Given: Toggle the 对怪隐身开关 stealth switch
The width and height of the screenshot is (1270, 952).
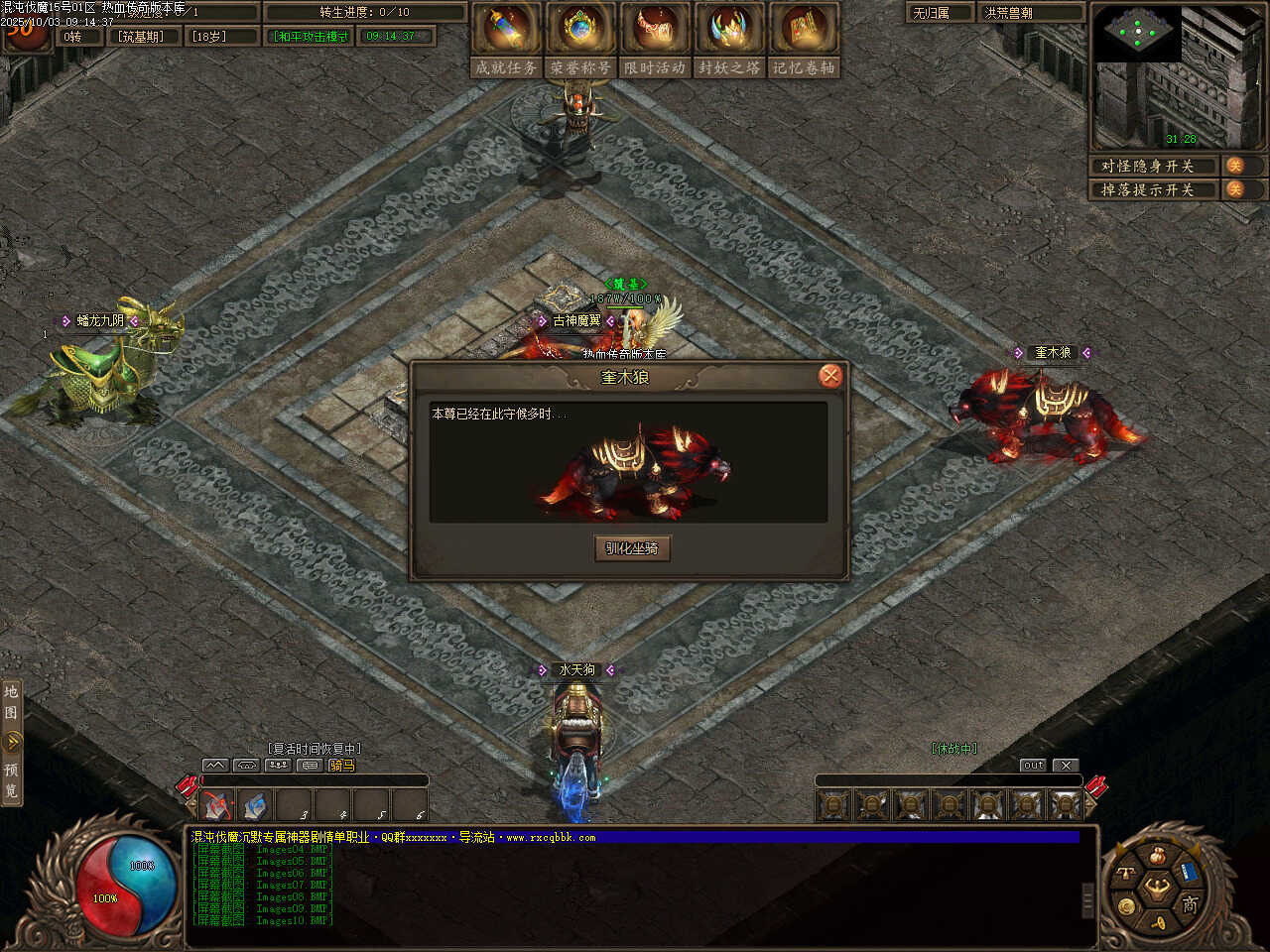Looking at the screenshot, I should pos(1236,166).
